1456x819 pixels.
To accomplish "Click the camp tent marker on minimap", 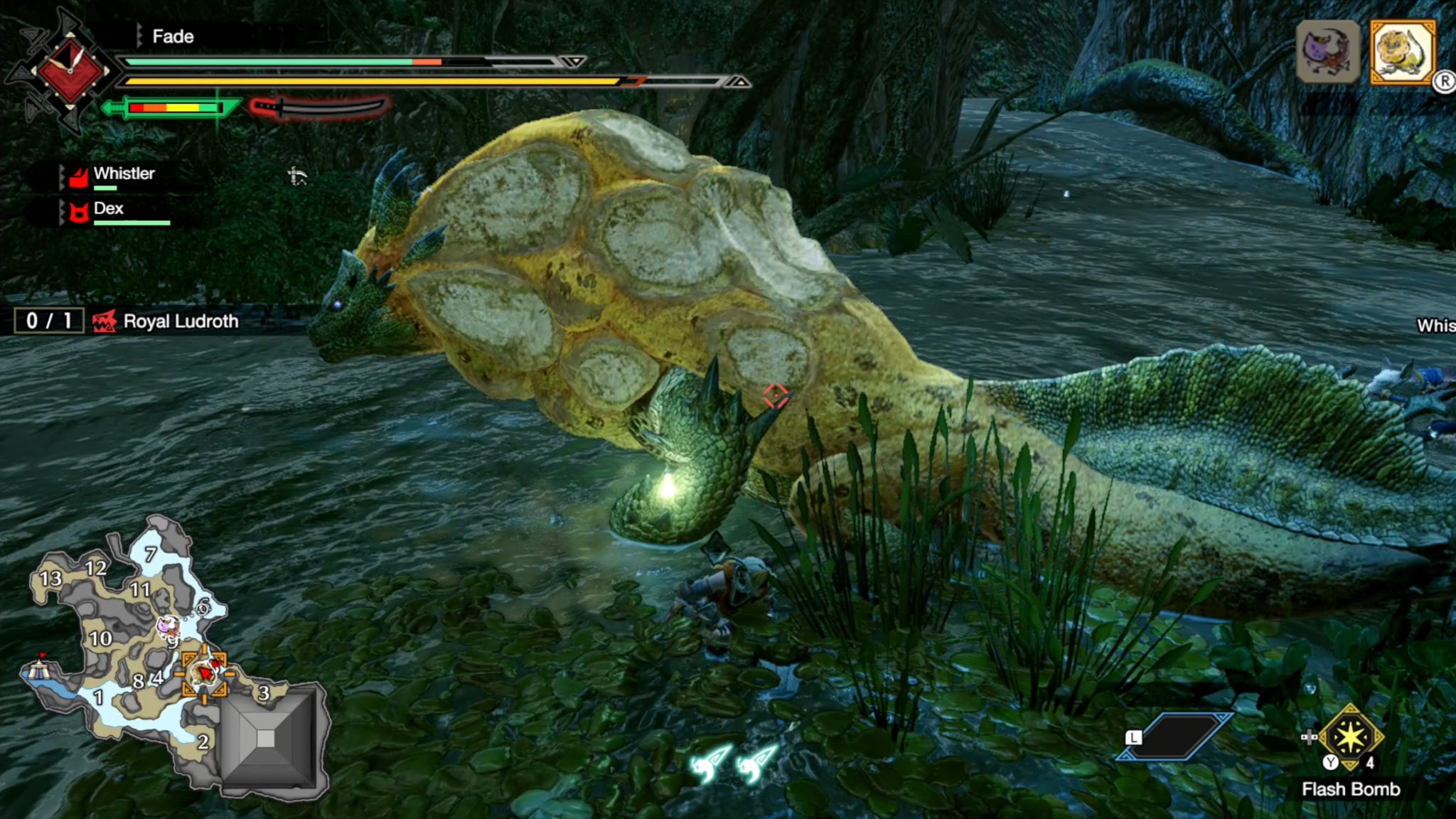I will click(38, 669).
